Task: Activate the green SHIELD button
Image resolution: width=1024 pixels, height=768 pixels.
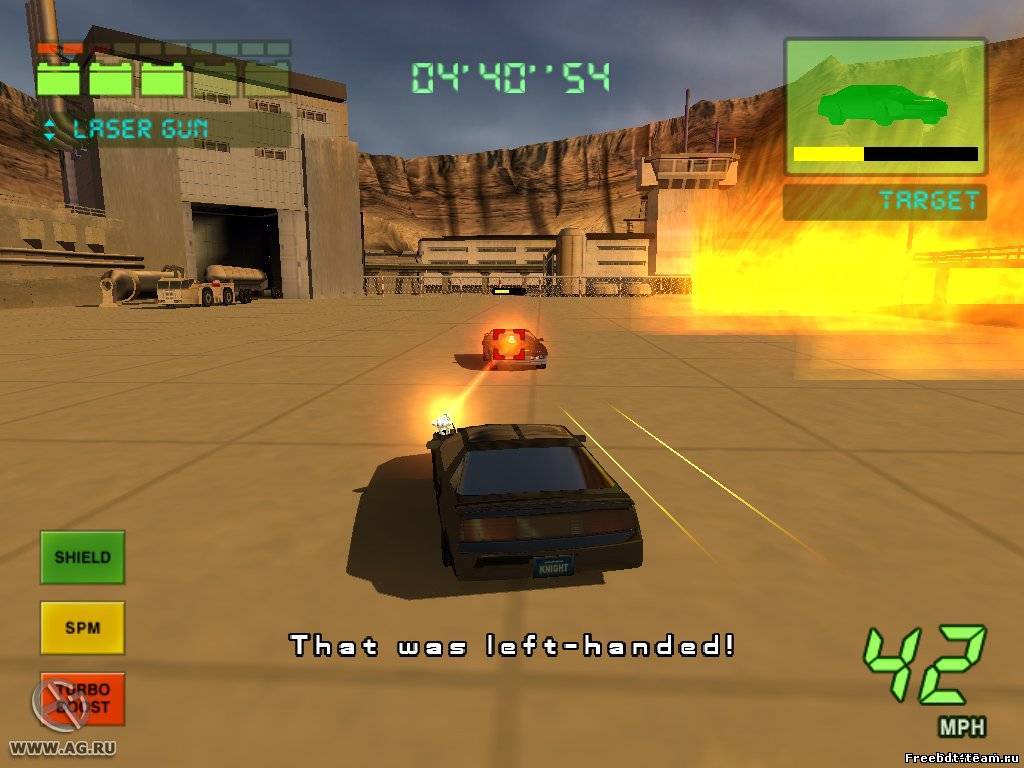Action: pos(82,557)
